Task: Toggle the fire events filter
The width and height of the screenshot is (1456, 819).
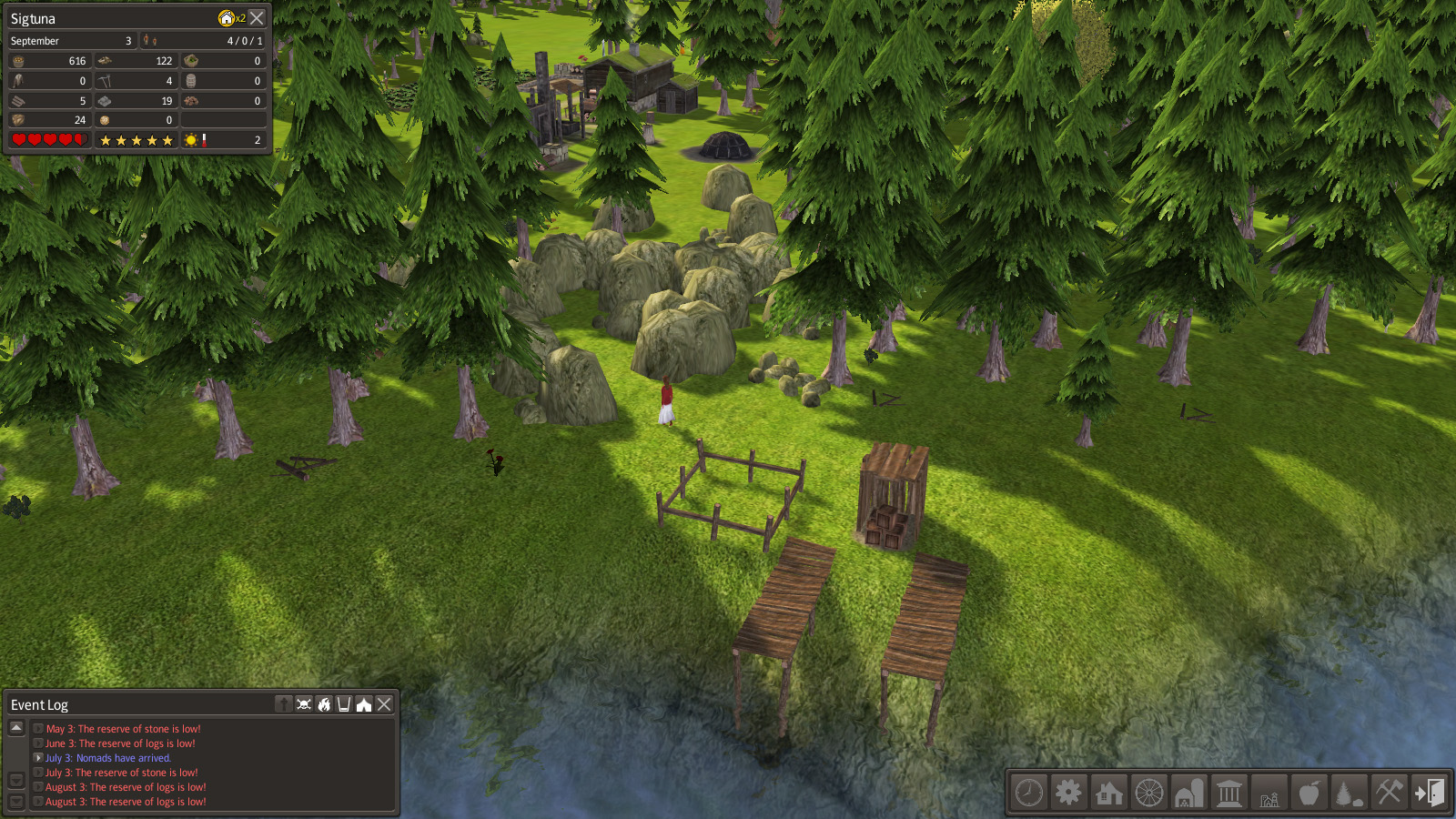Action: pos(324,704)
